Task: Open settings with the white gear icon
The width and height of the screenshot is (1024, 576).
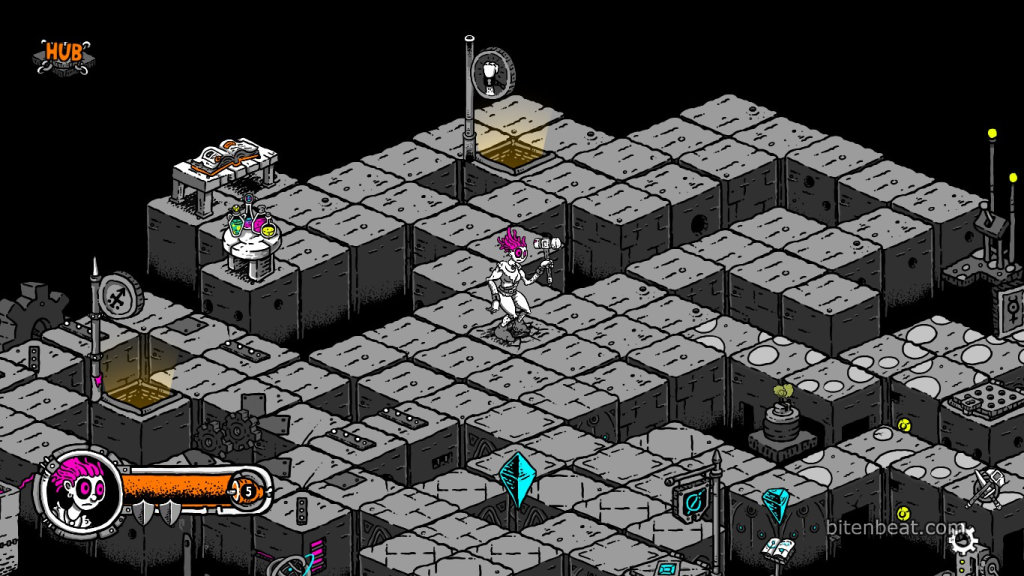Action: (962, 542)
